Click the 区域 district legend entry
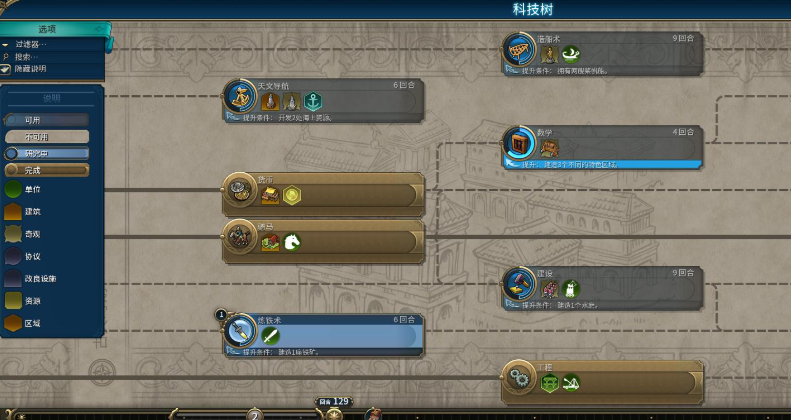791x420 pixels. [x=33, y=323]
